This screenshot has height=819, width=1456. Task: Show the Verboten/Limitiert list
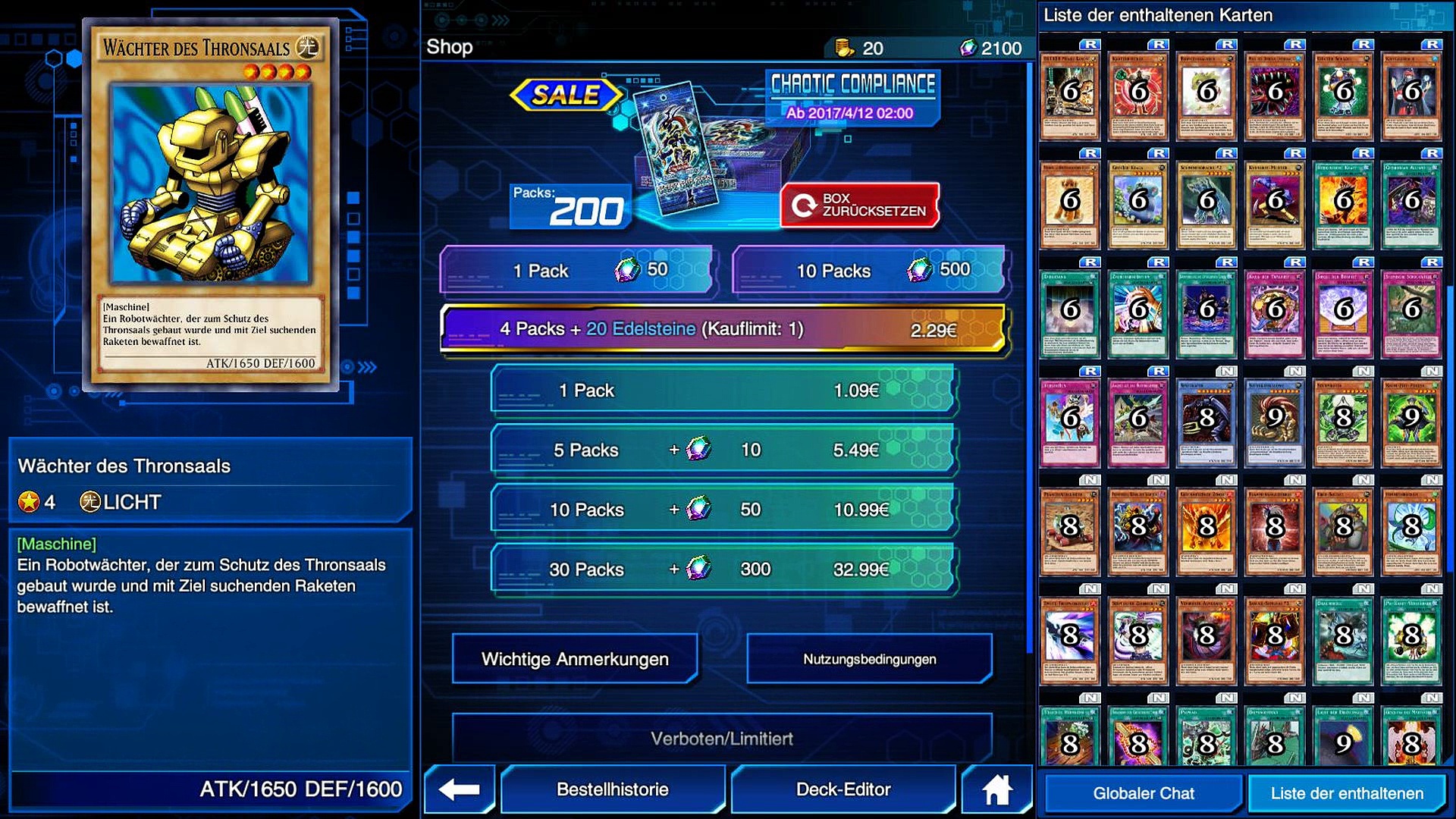coord(722,738)
